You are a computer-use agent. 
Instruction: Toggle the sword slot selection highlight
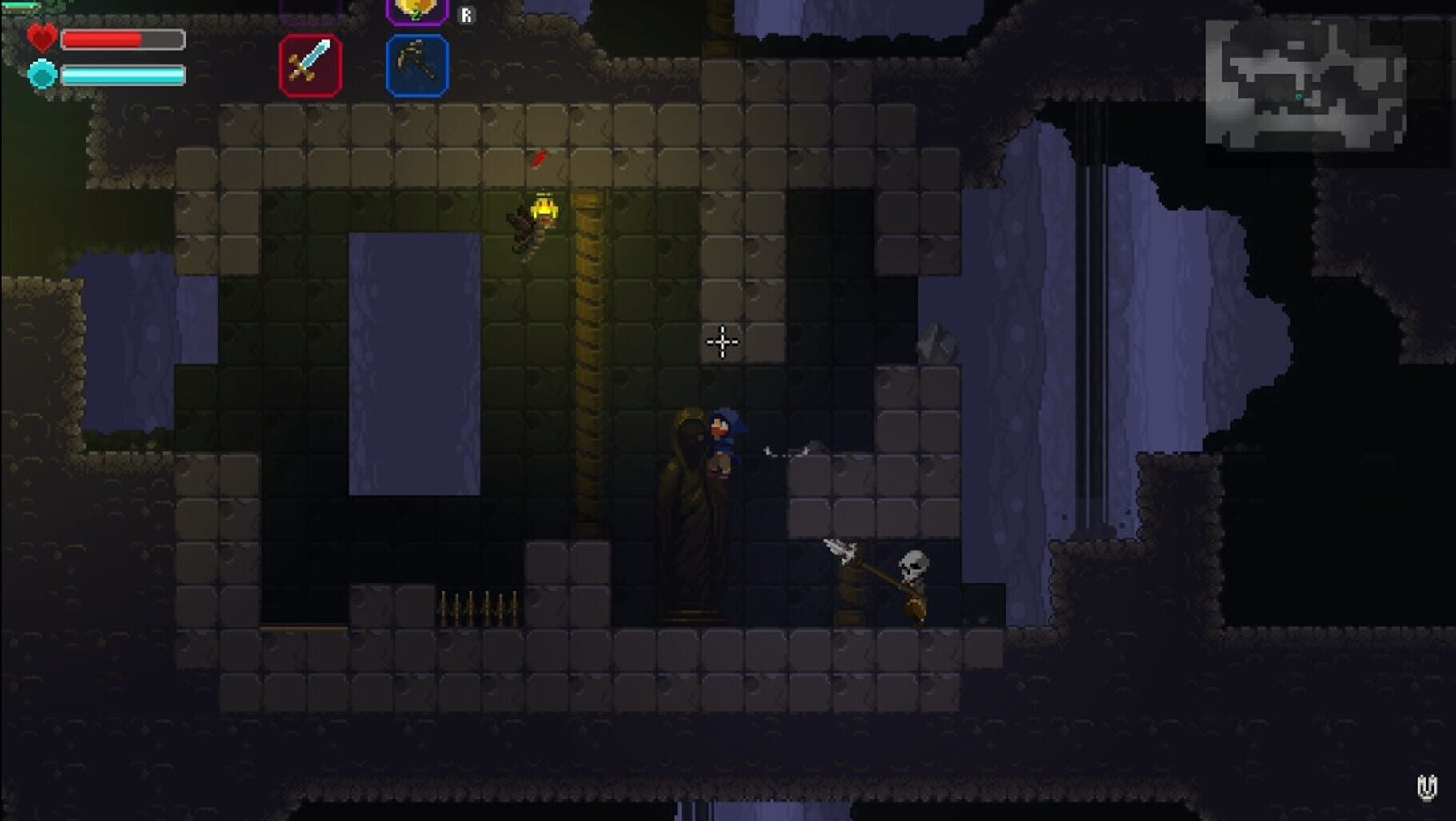click(x=312, y=66)
